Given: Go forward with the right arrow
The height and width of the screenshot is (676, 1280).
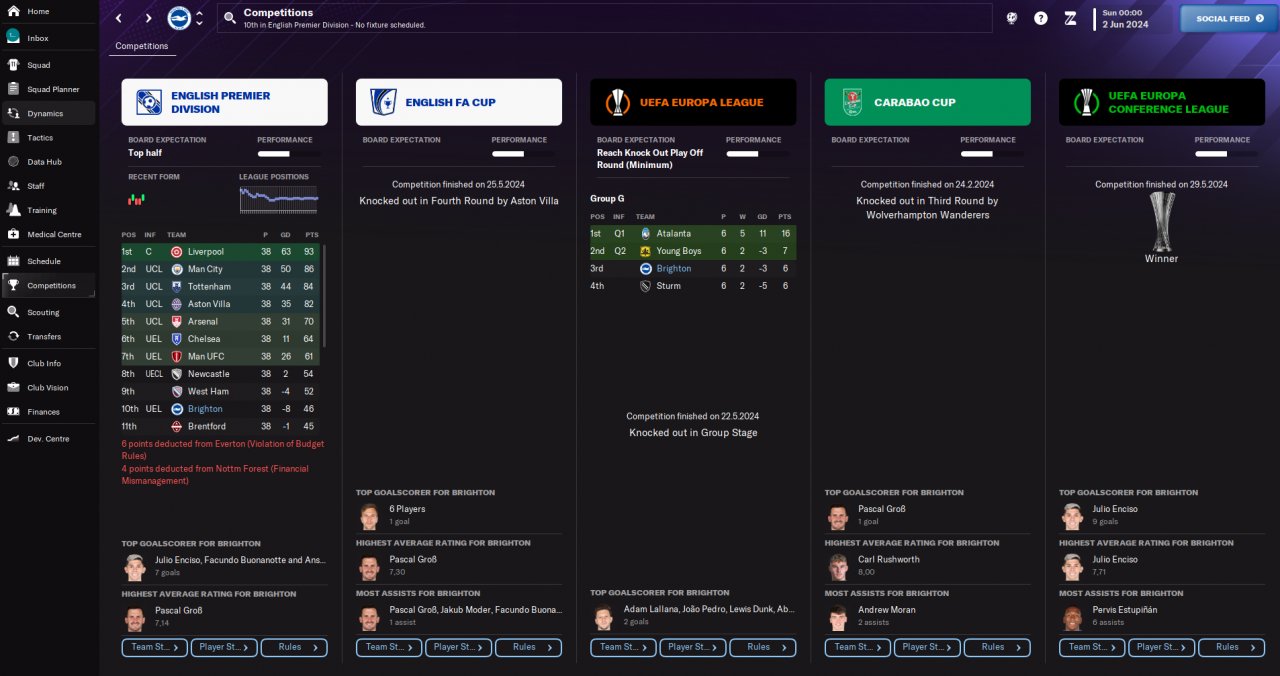Looking at the screenshot, I should click(148, 18).
